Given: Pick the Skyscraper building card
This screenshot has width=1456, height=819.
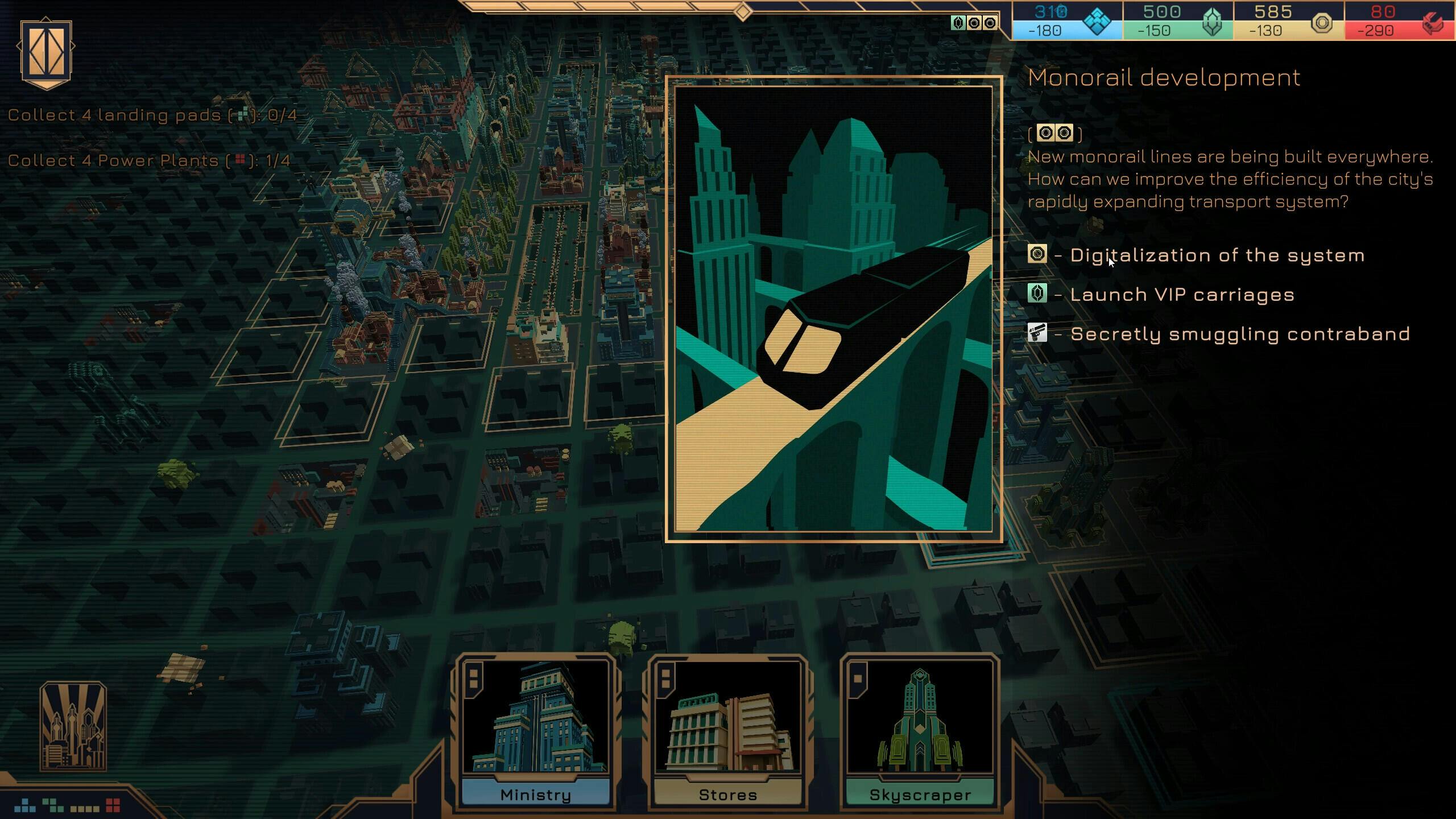Looking at the screenshot, I should 920,731.
